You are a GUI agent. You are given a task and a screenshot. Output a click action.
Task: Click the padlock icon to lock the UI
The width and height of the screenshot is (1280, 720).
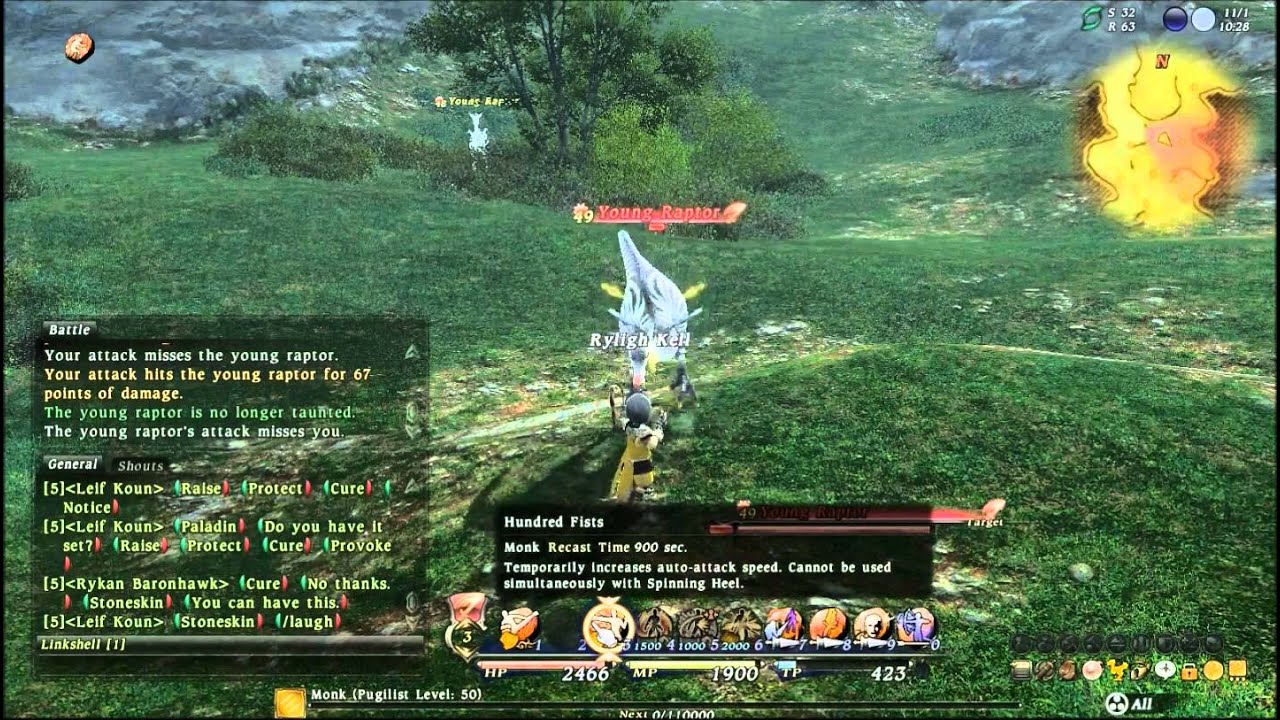click(x=1188, y=672)
